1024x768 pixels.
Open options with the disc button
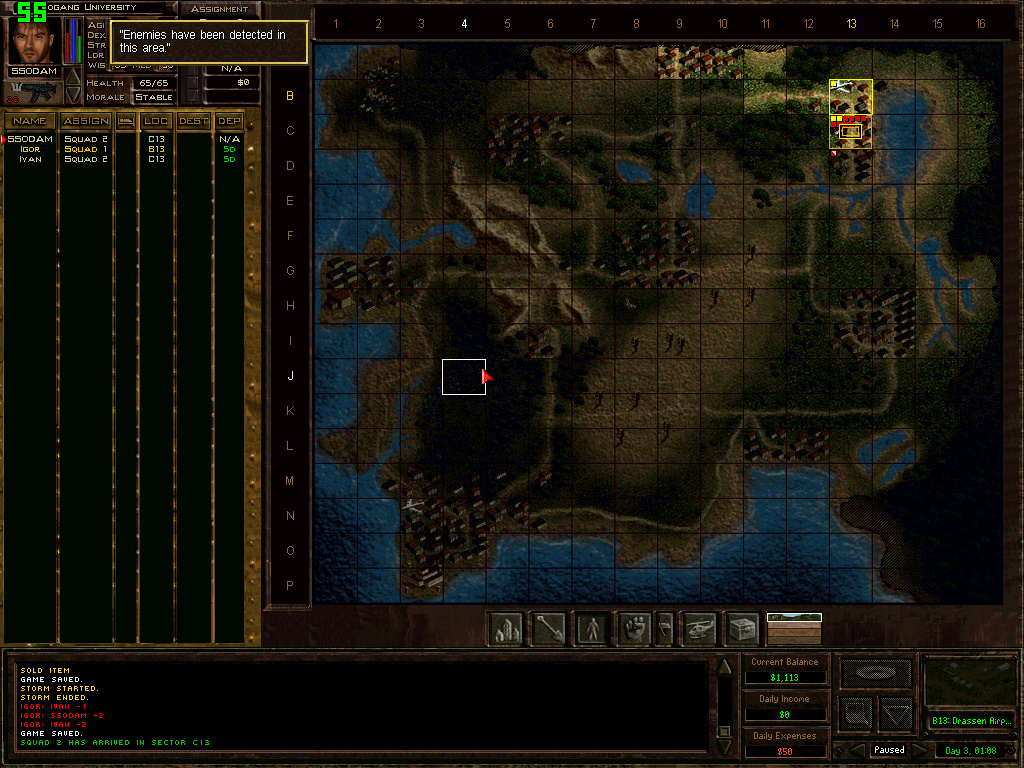[x=875, y=673]
